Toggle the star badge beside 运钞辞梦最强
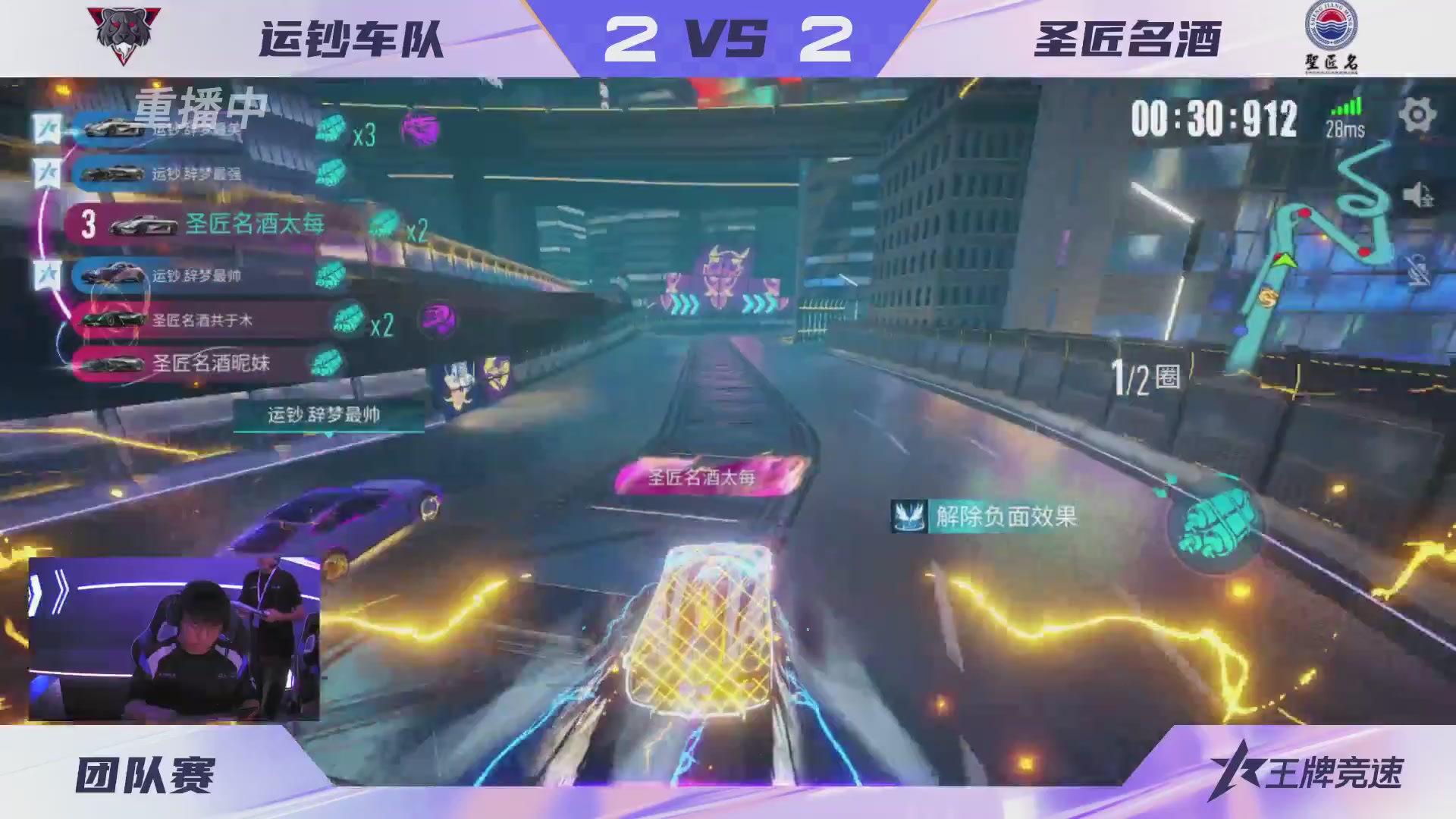The width and height of the screenshot is (1456, 819). pyautogui.click(x=48, y=173)
